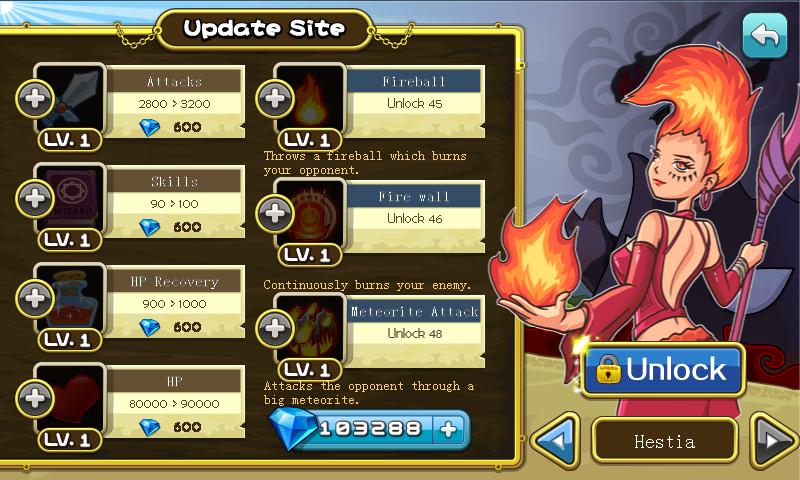Buy more gems with the plus button
800x480 pixels.
449,430
